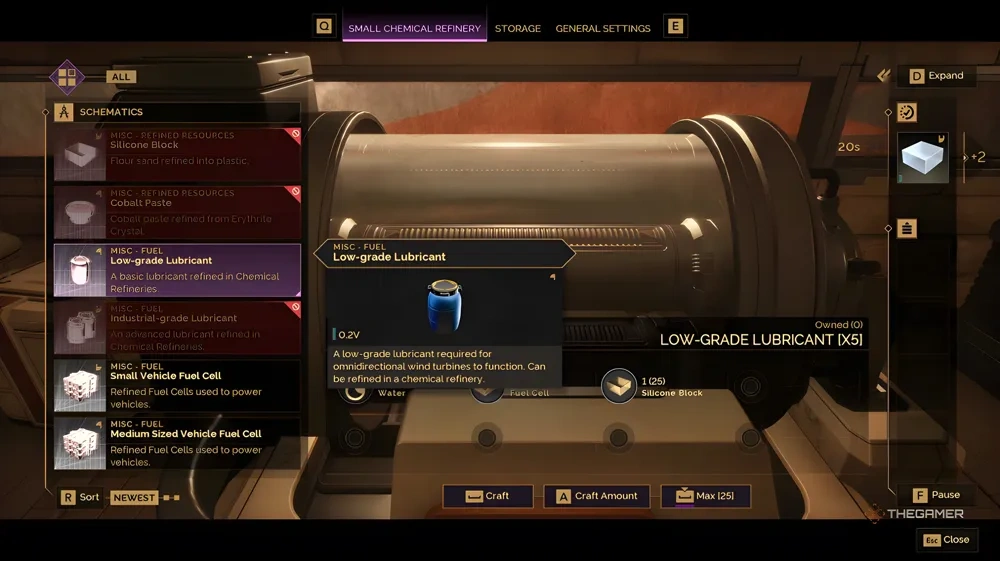Image resolution: width=1000 pixels, height=561 pixels.
Task: Select the Medium Sized Vehicle Fuel Cell schematic
Action: point(177,443)
